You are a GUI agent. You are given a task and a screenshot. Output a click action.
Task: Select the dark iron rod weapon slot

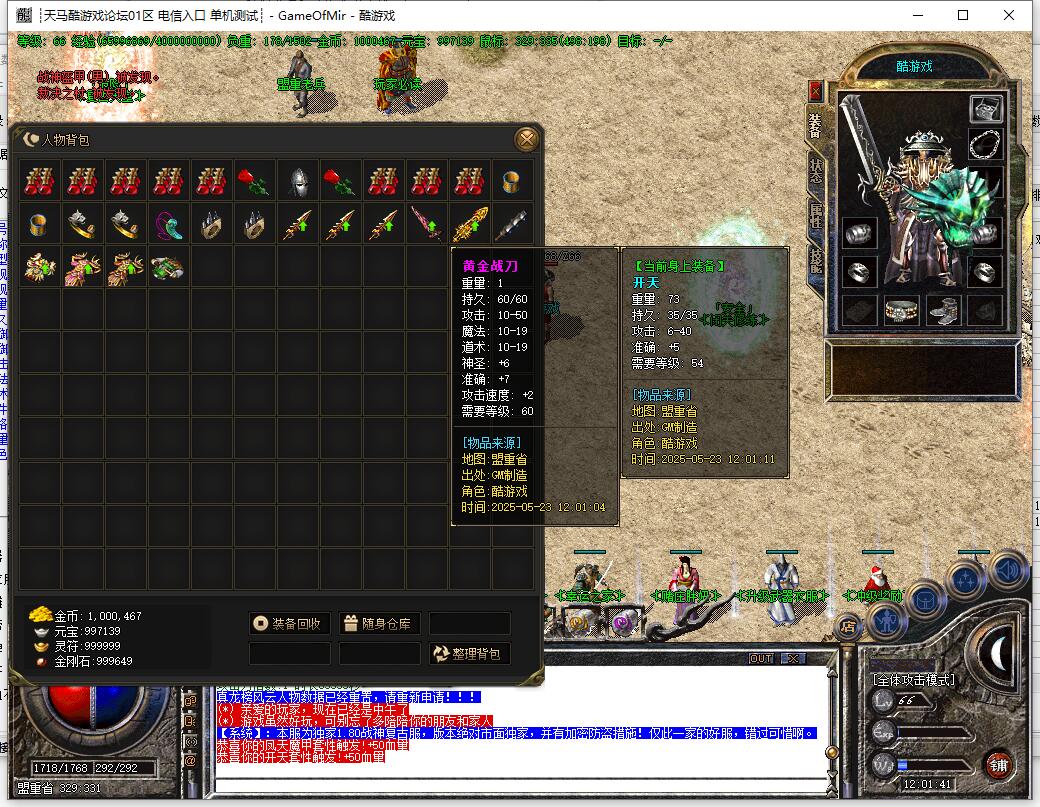pos(511,224)
